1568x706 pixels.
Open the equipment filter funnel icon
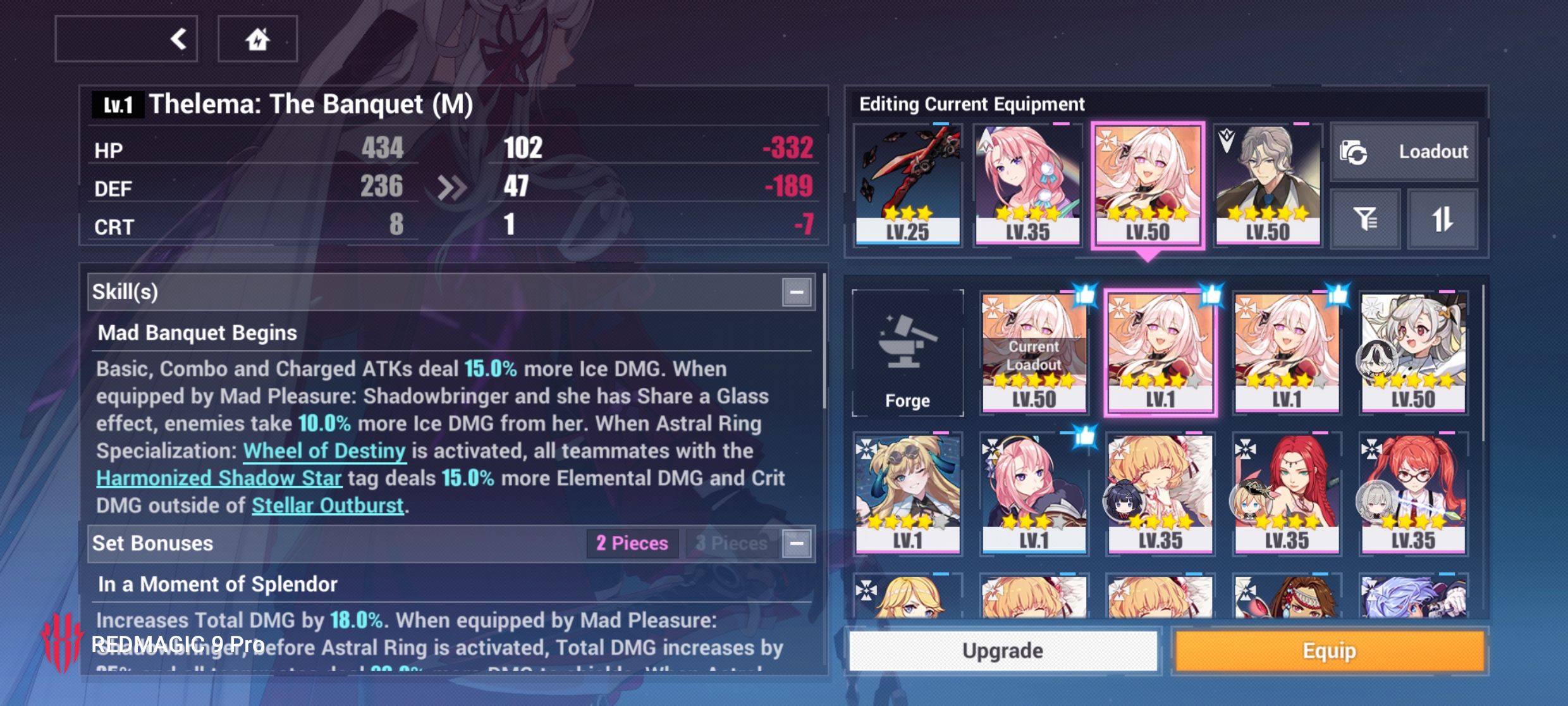1364,218
